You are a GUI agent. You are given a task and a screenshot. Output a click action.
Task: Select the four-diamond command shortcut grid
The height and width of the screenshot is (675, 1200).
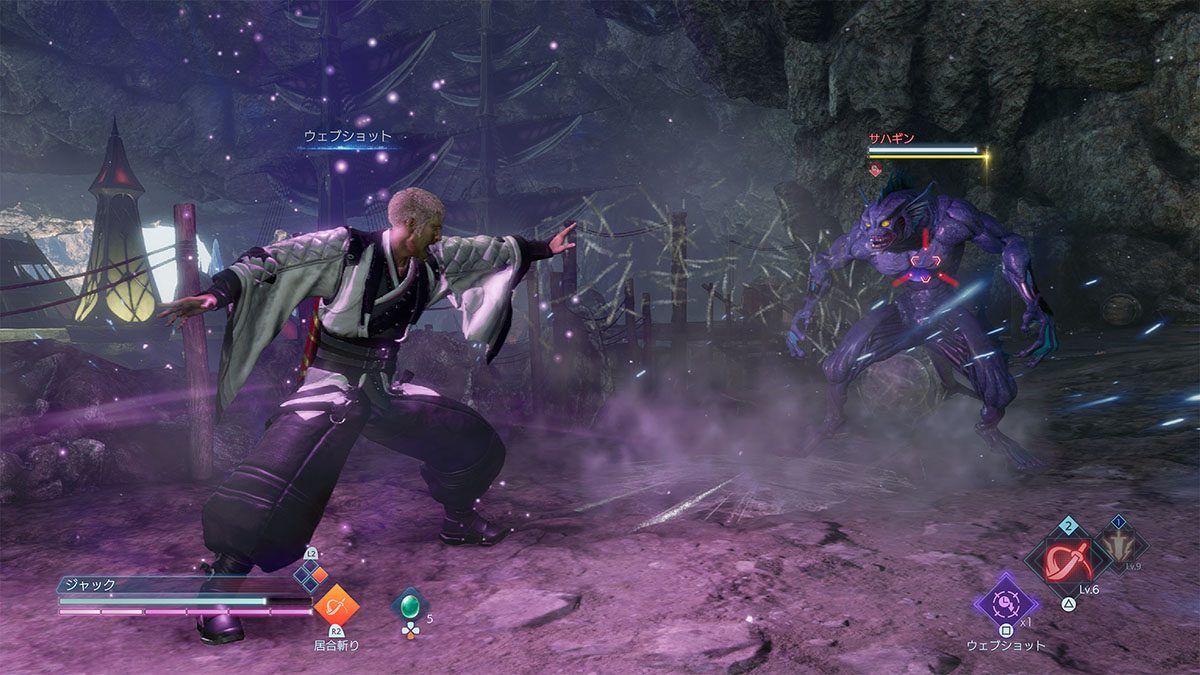[310, 576]
